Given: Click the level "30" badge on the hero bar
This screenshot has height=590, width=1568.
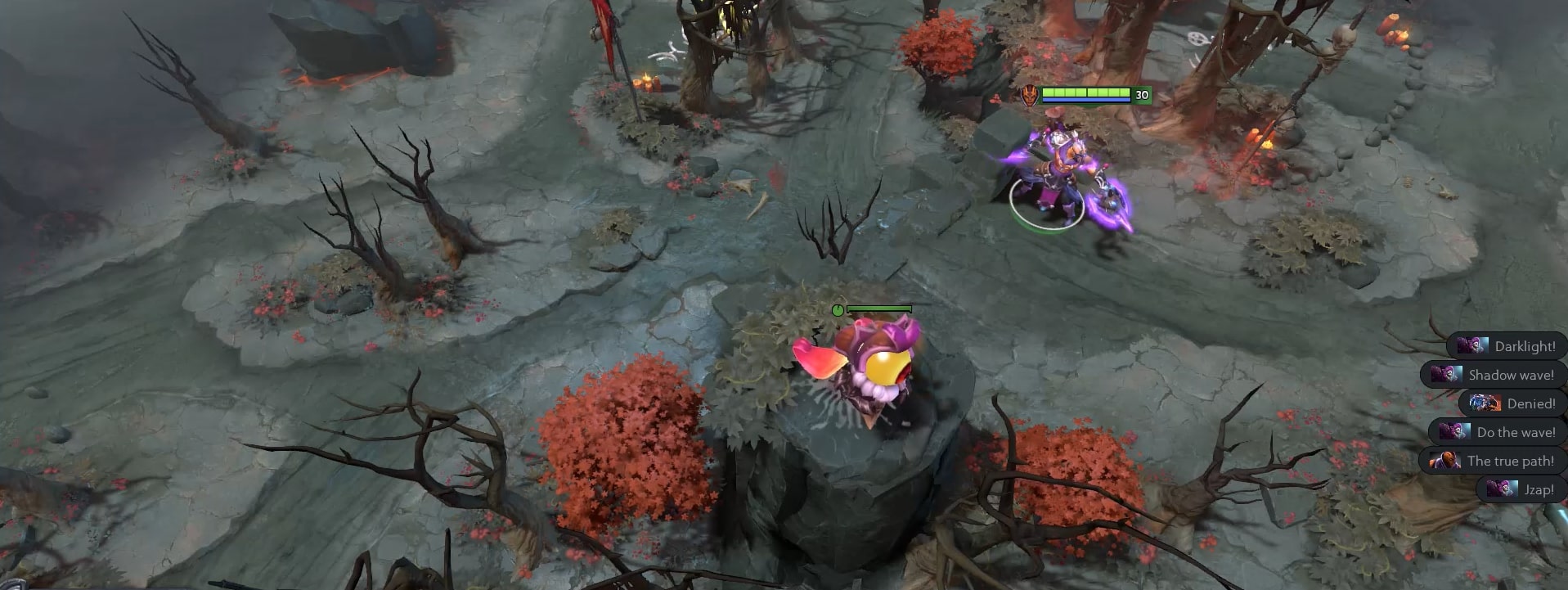Looking at the screenshot, I should tap(1139, 96).
